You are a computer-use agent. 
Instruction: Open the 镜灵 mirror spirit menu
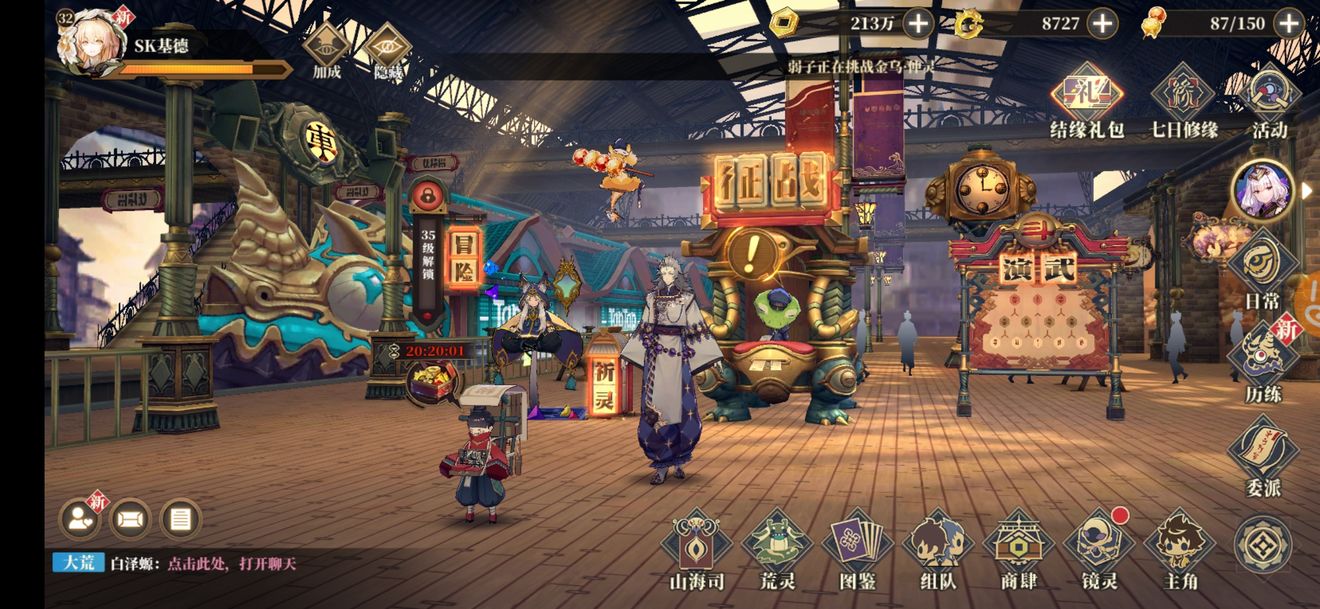(x=1098, y=549)
